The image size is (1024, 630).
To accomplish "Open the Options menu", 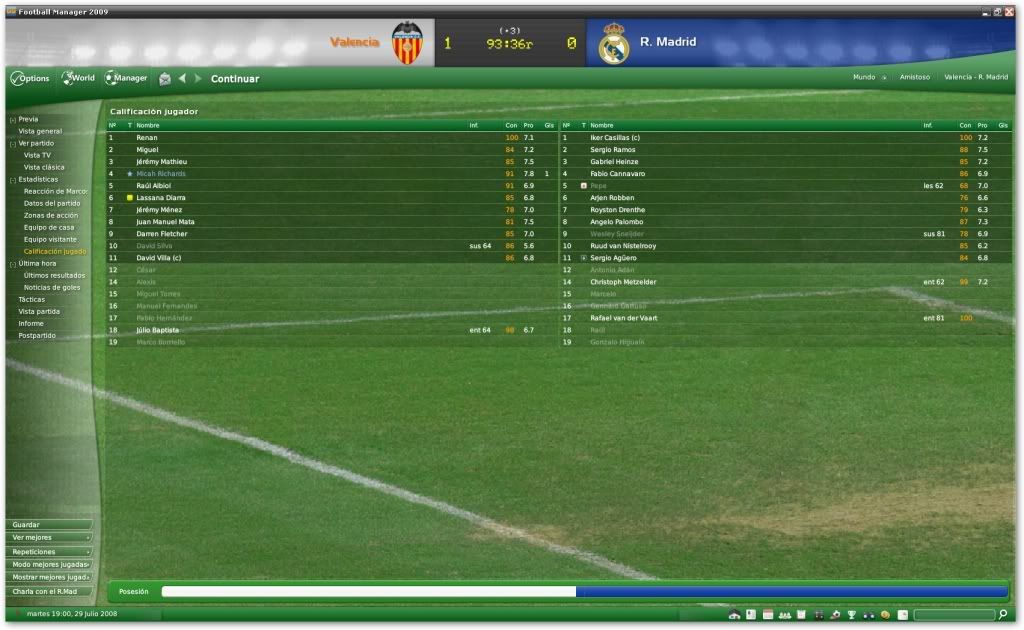I will 30,78.
